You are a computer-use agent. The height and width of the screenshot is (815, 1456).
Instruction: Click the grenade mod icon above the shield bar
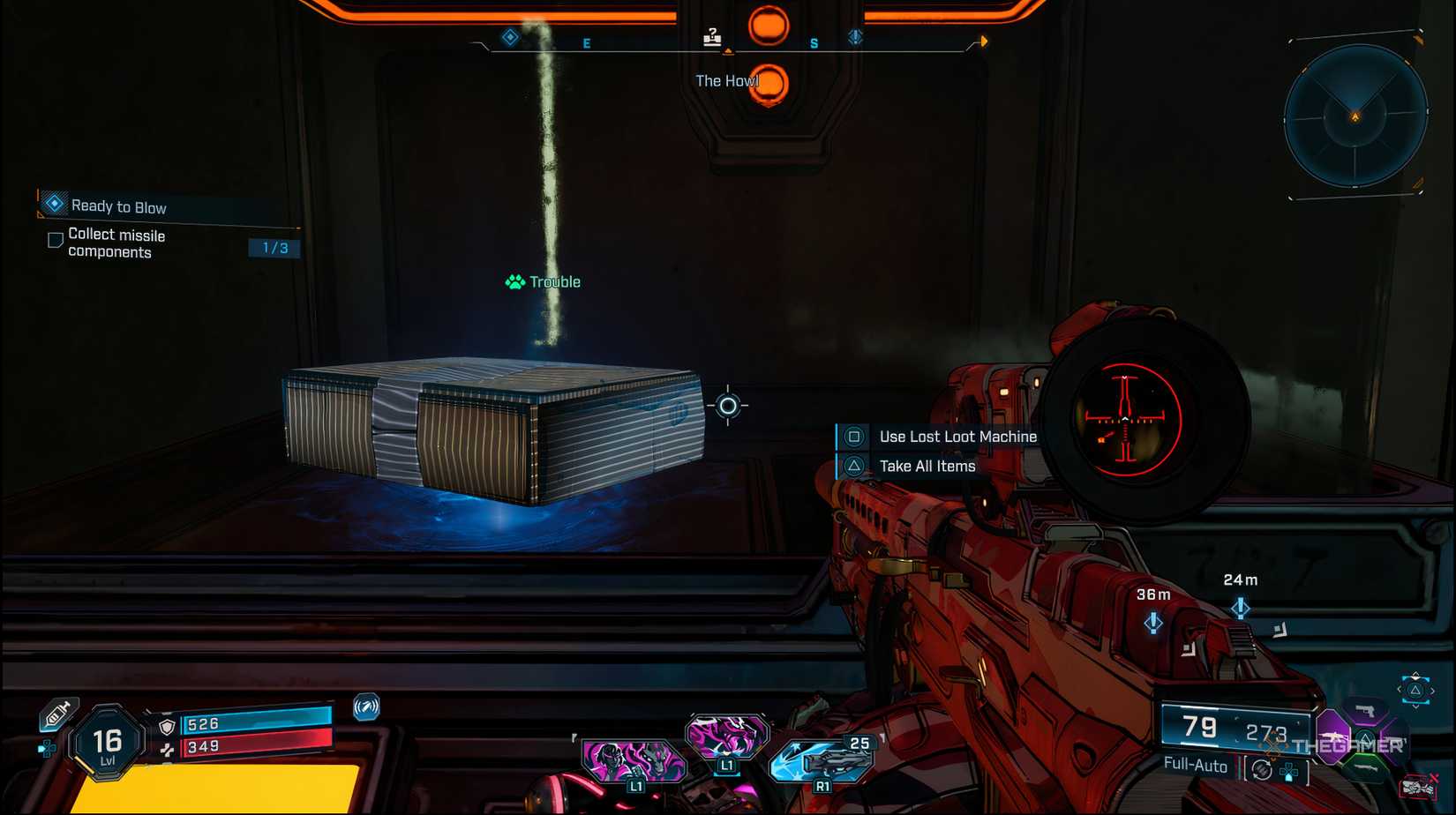point(366,708)
